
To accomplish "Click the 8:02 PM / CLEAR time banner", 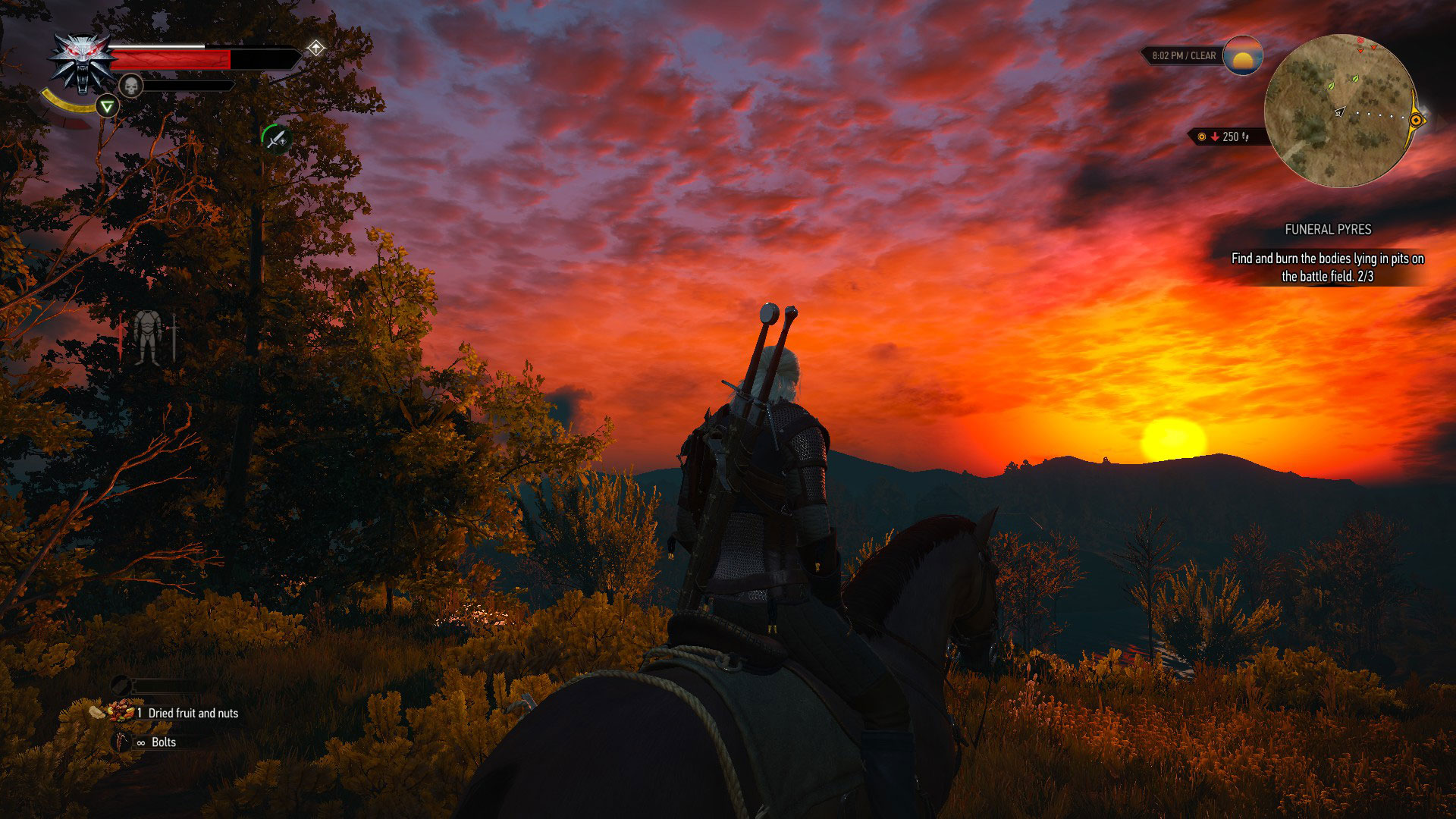I will [1184, 55].
